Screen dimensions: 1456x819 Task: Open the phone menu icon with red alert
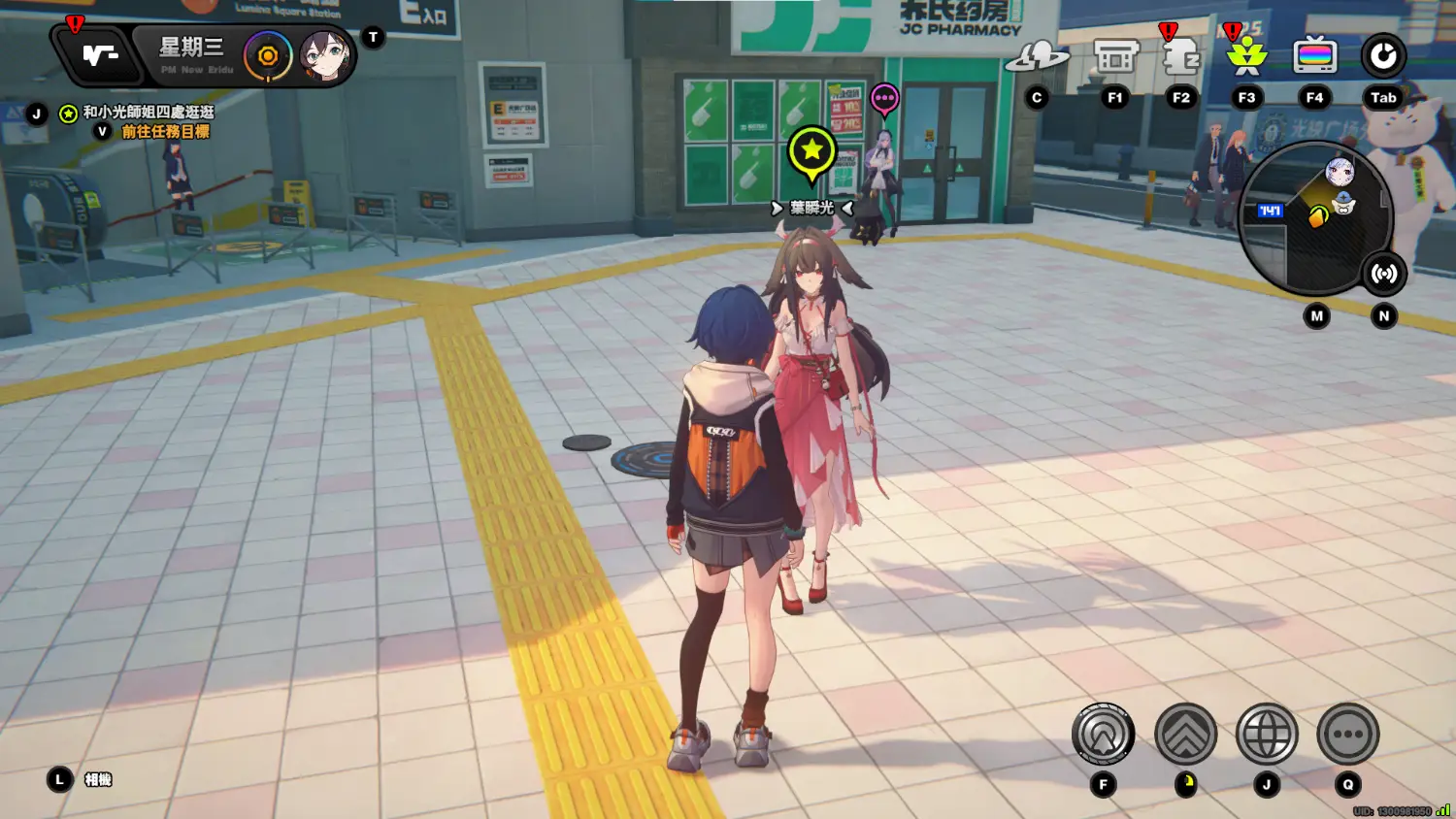(99, 56)
